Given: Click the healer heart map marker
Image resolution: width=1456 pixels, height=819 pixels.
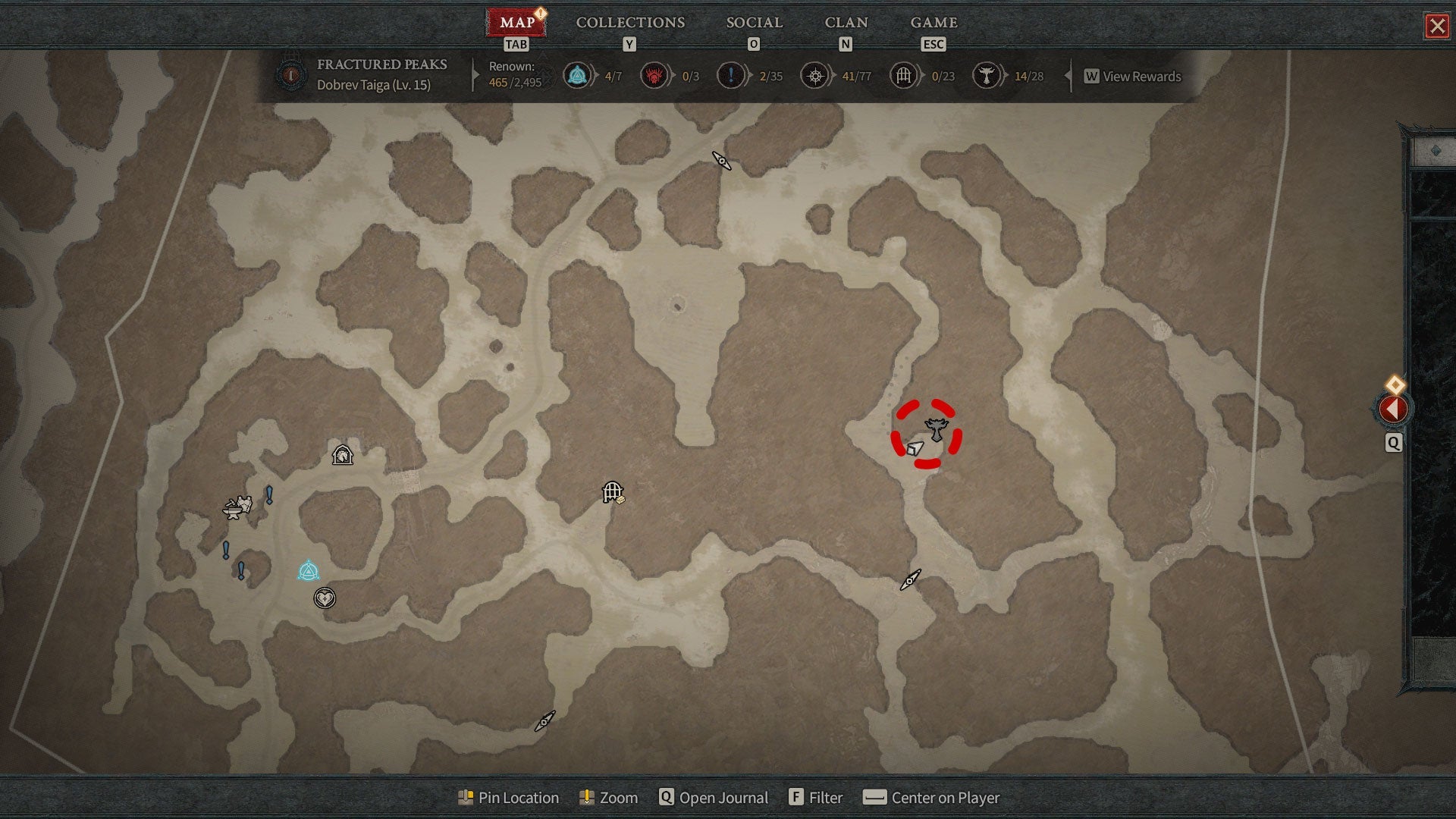Looking at the screenshot, I should pyautogui.click(x=325, y=598).
